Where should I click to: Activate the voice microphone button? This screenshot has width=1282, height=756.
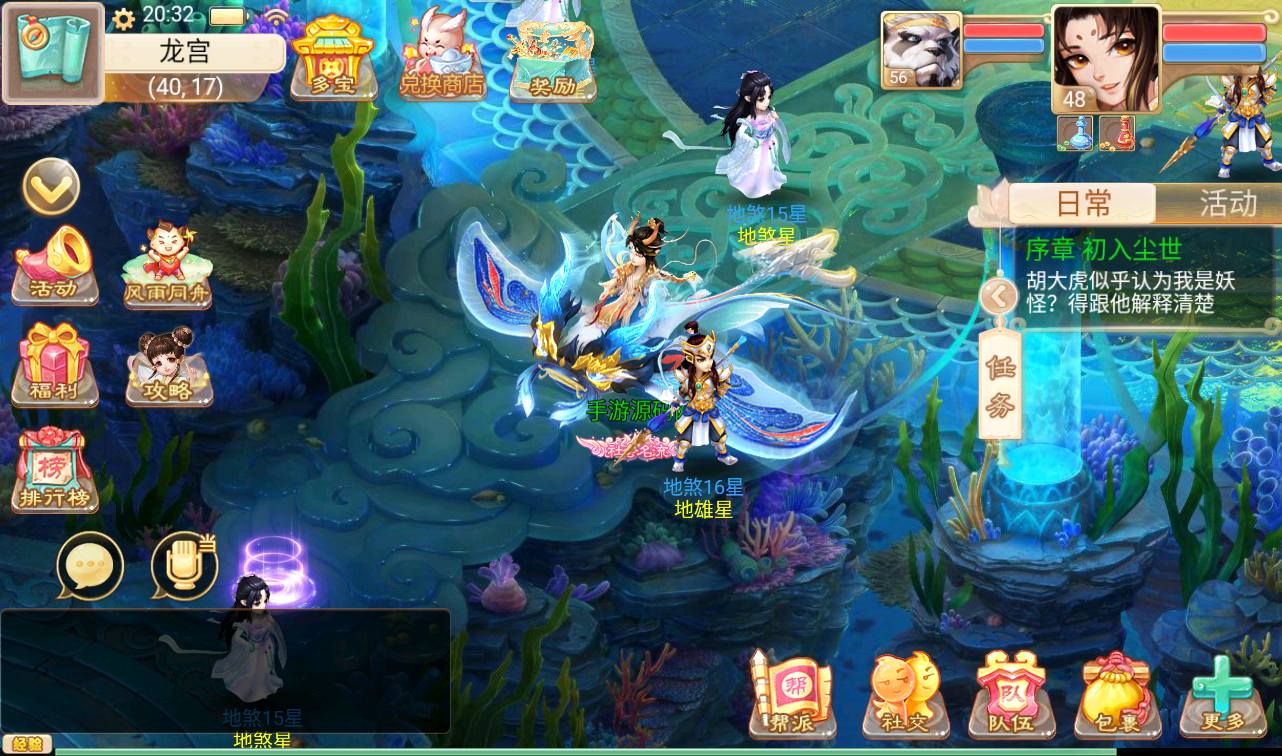point(185,565)
